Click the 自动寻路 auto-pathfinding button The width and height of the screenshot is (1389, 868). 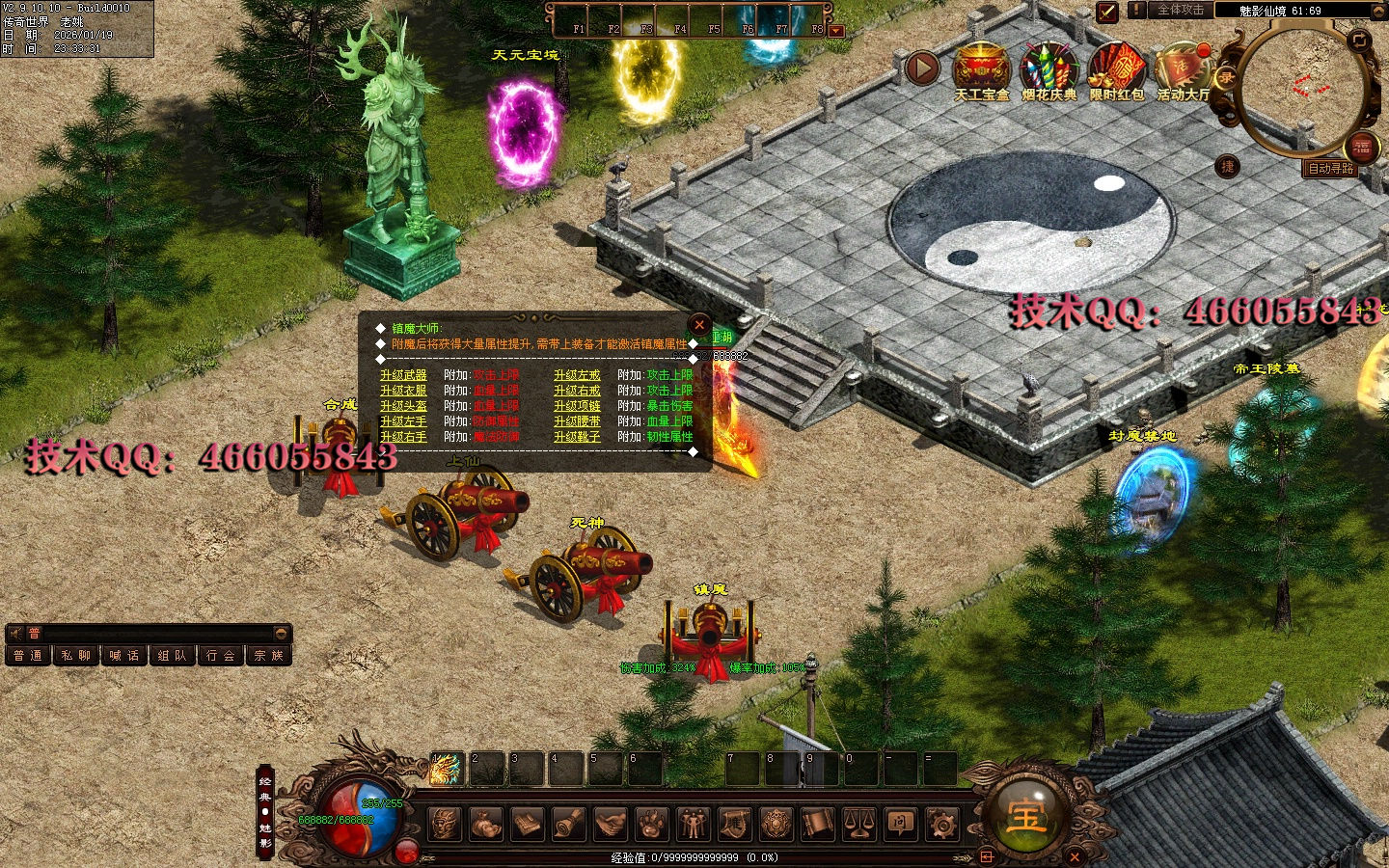click(x=1331, y=168)
